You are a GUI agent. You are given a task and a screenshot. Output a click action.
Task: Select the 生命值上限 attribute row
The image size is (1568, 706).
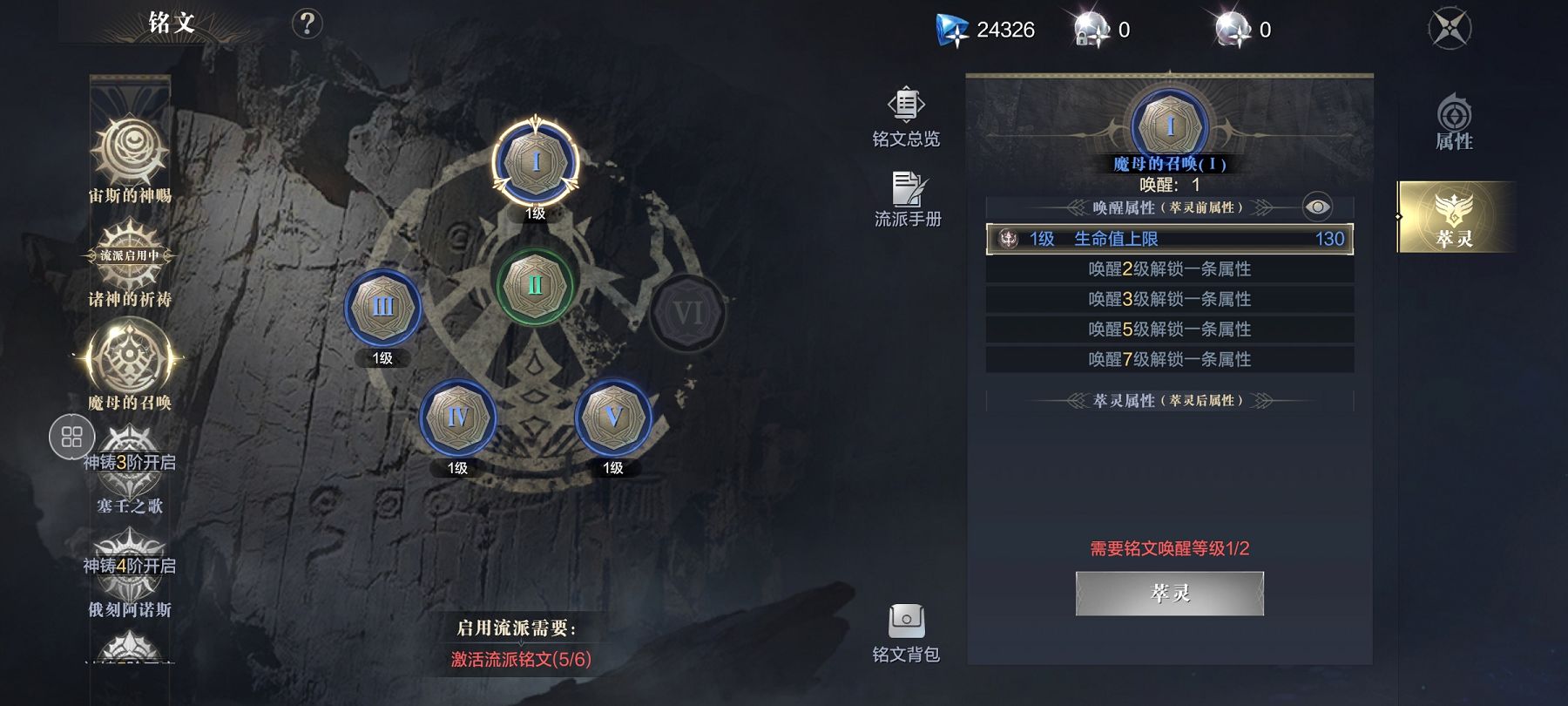(x=1169, y=239)
